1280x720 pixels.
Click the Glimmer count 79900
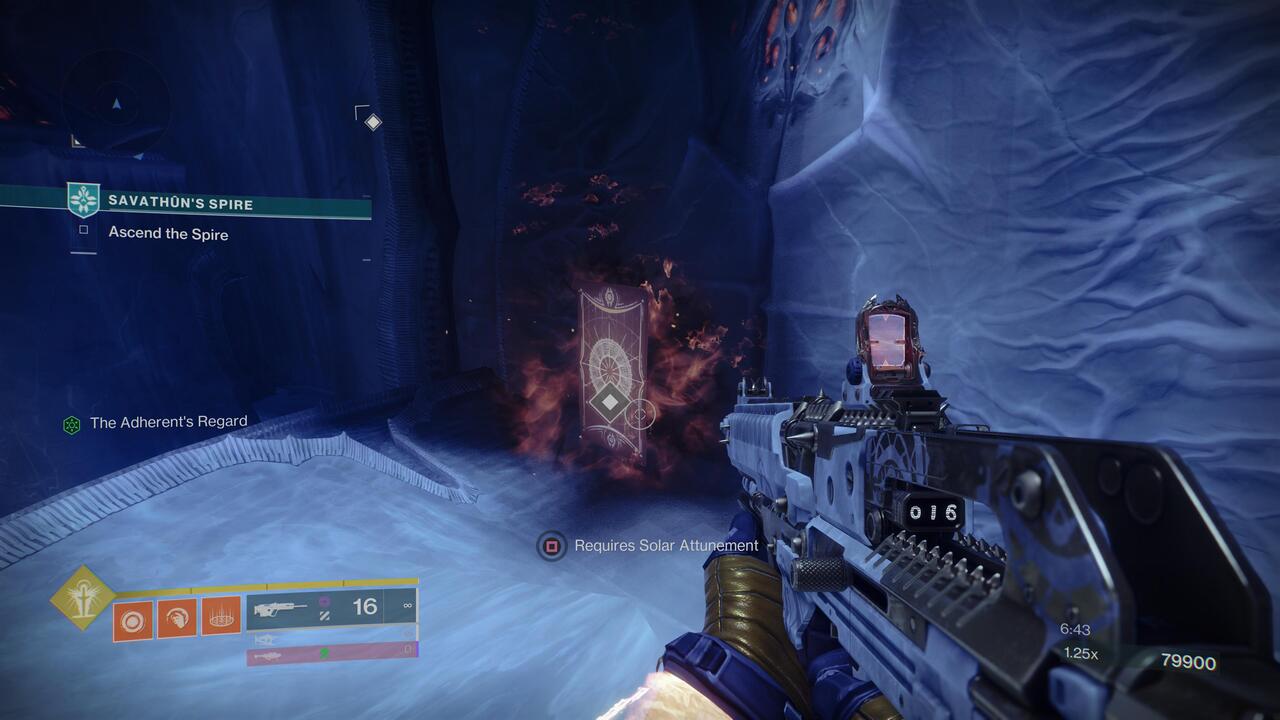[x=1189, y=661]
